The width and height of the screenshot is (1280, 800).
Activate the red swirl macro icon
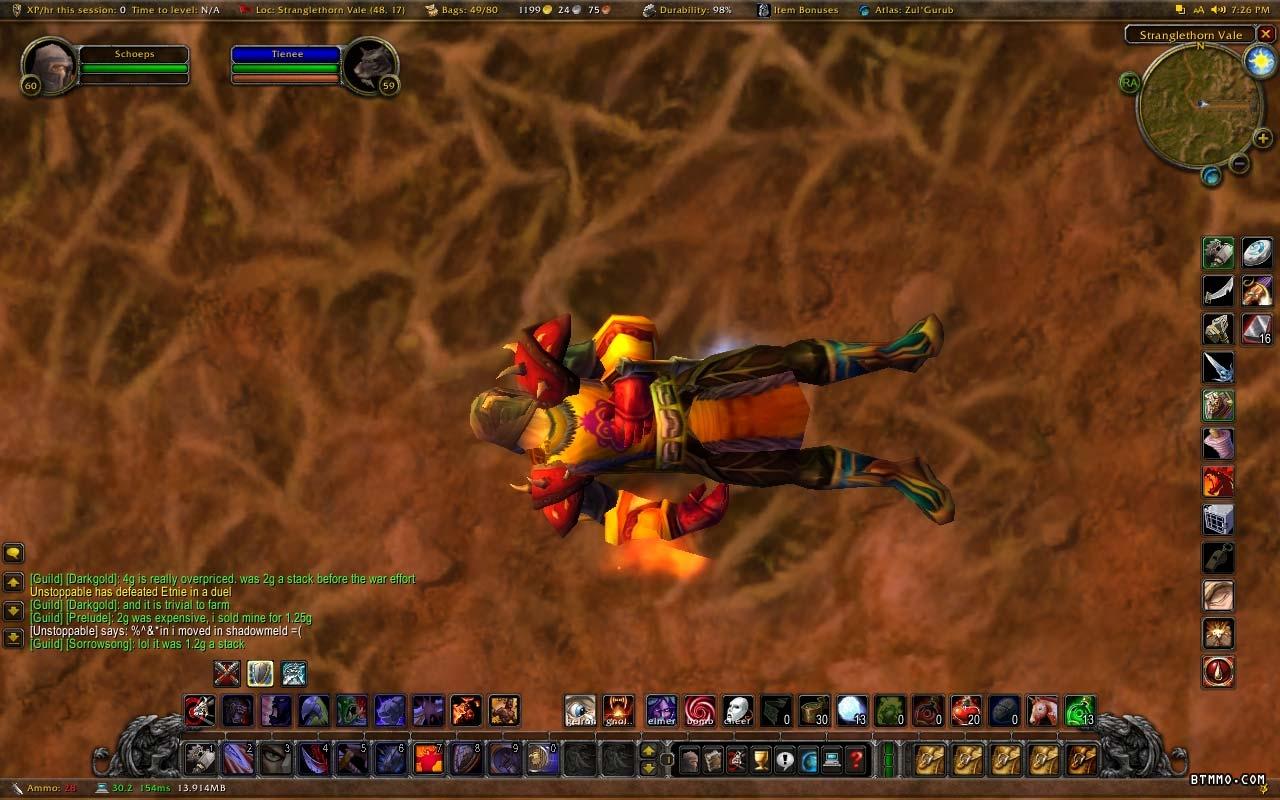[x=700, y=710]
